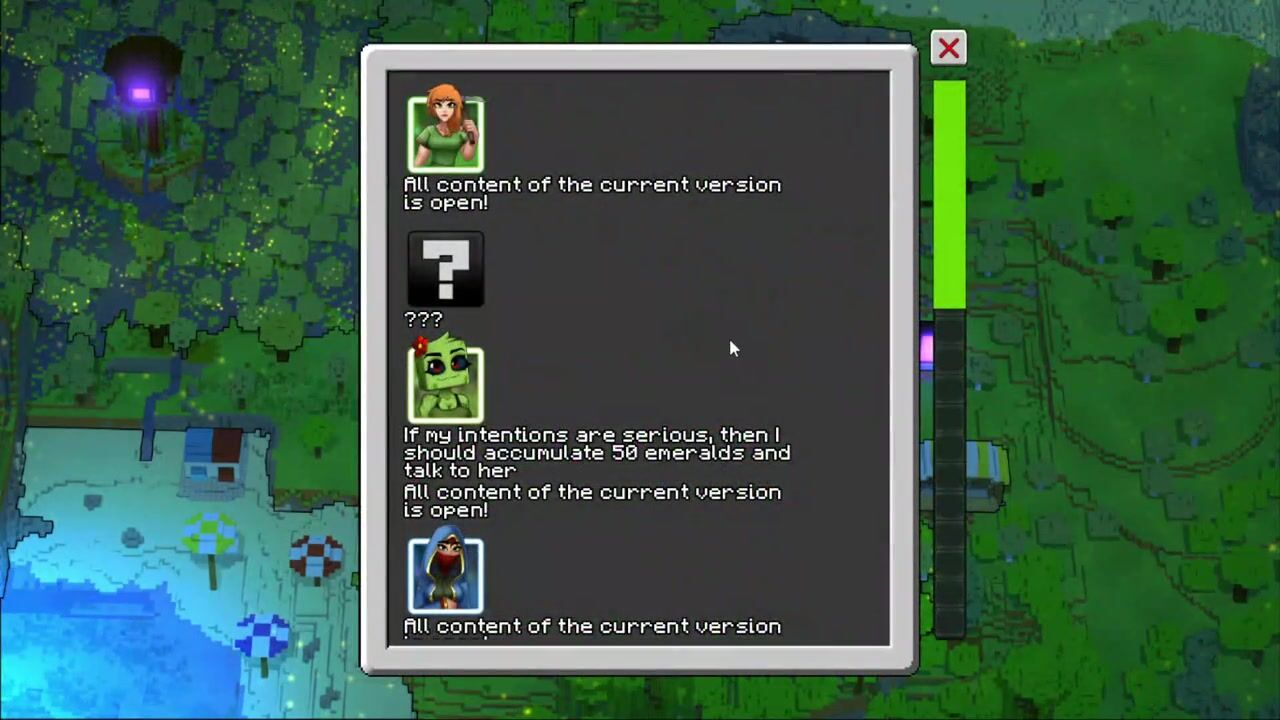Select the blue-hooded character portrait
Screen dimensions: 1280x720
coord(446,574)
